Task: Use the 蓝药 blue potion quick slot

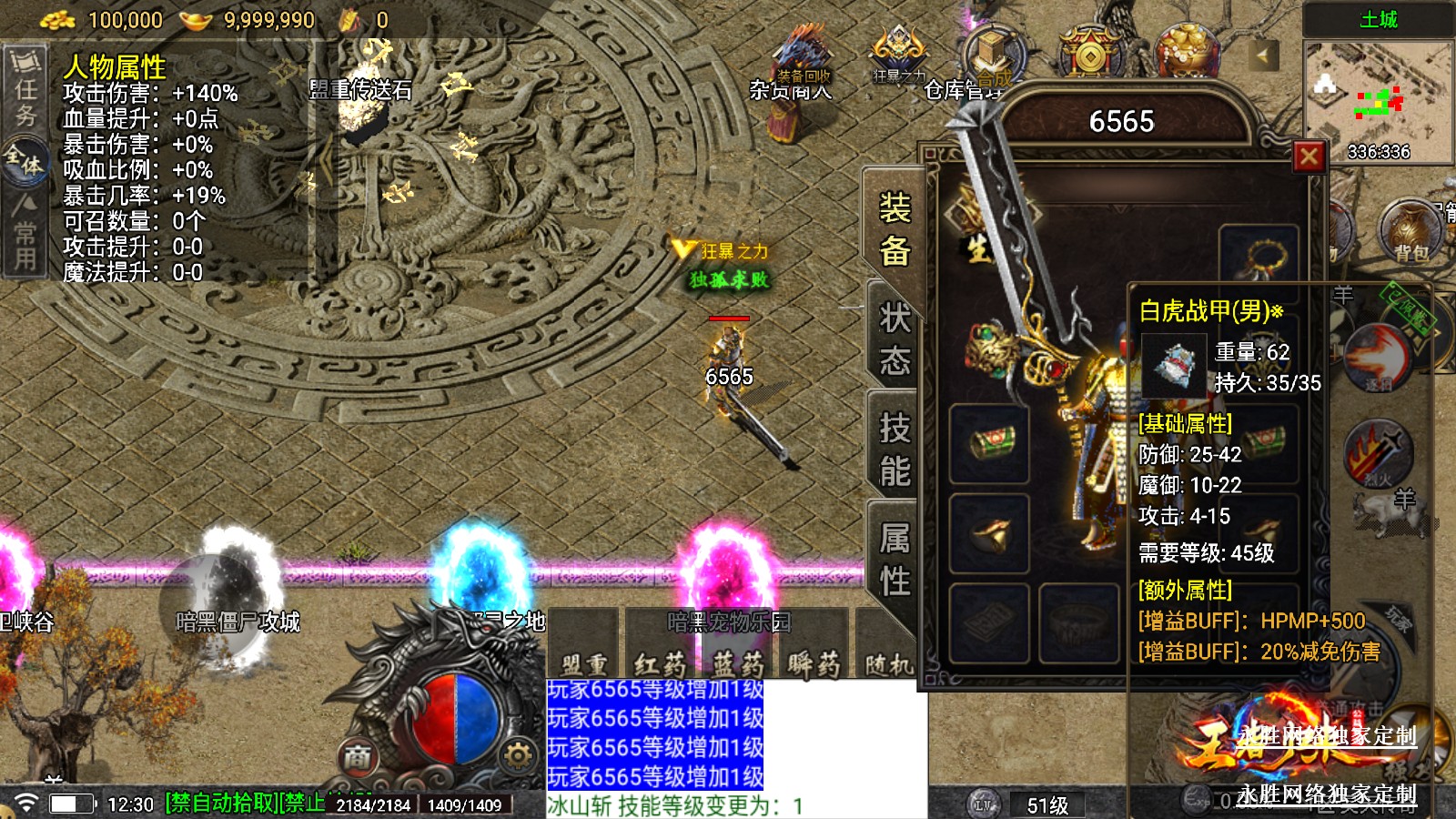Action: [738, 662]
